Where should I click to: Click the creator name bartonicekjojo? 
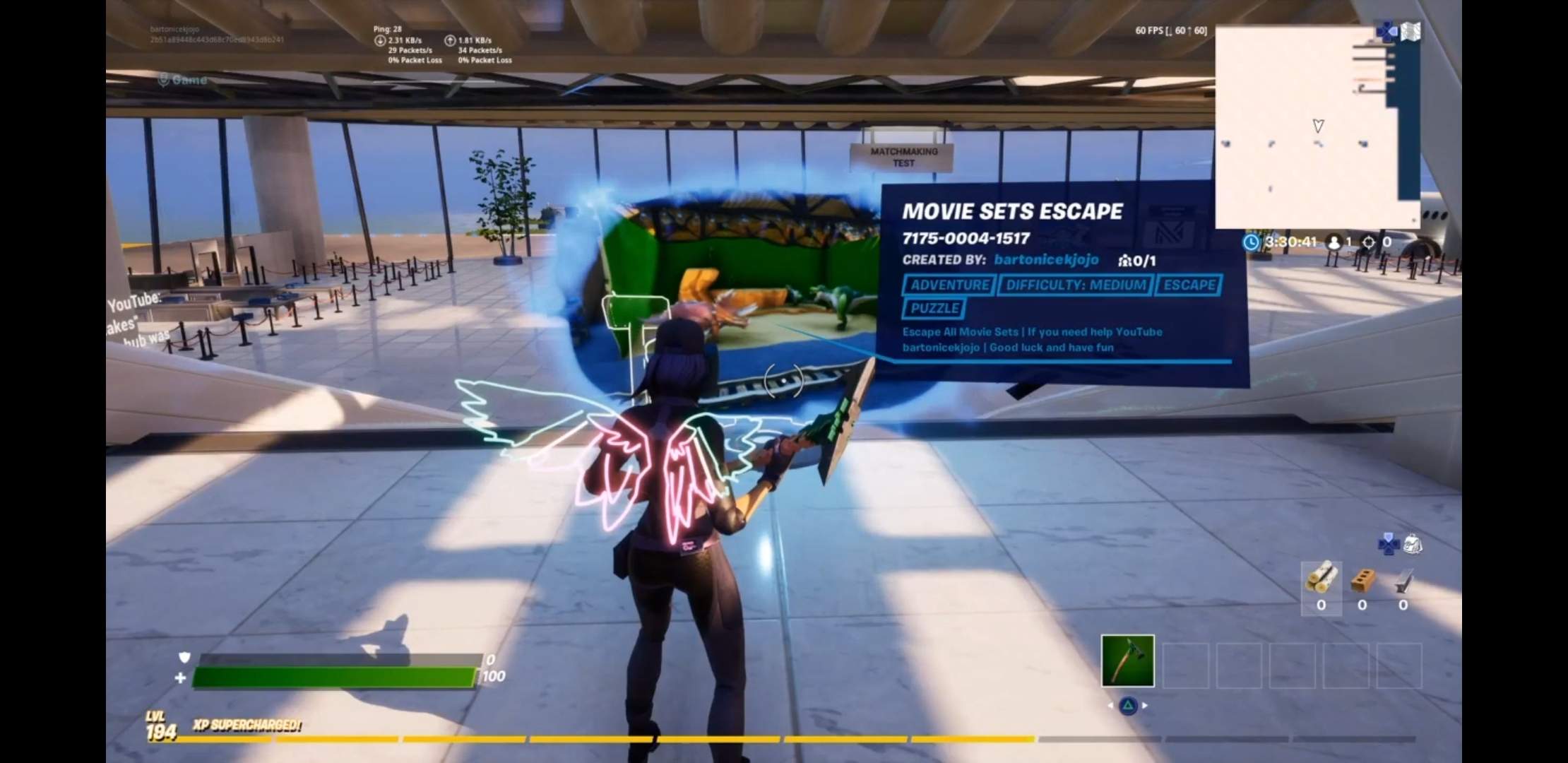[x=1046, y=259]
